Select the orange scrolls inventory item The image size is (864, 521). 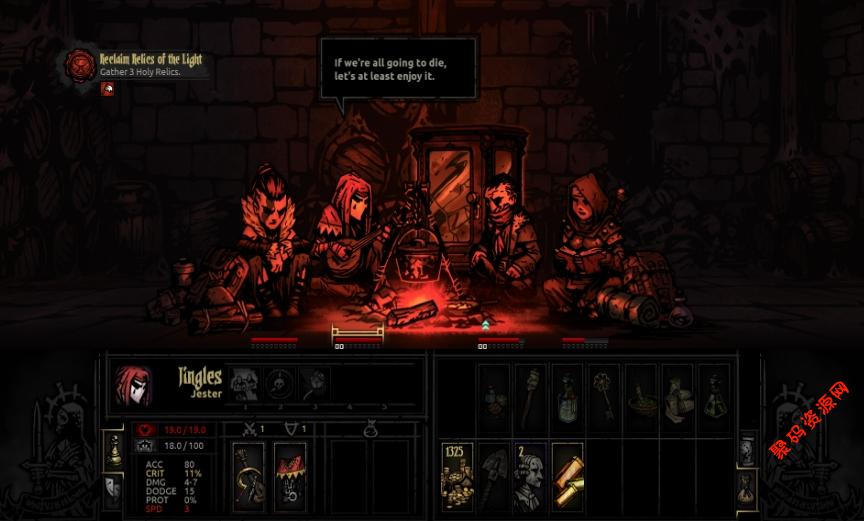[x=567, y=476]
